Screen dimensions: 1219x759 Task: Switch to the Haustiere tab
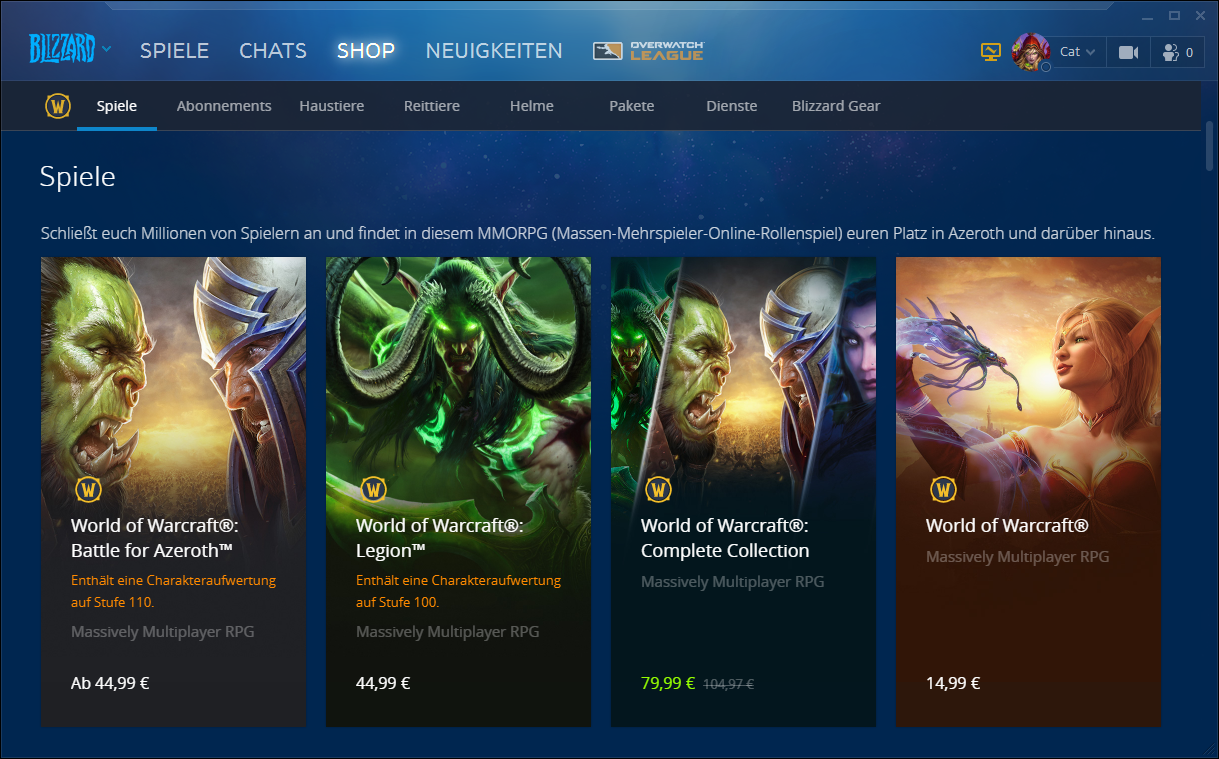[332, 106]
